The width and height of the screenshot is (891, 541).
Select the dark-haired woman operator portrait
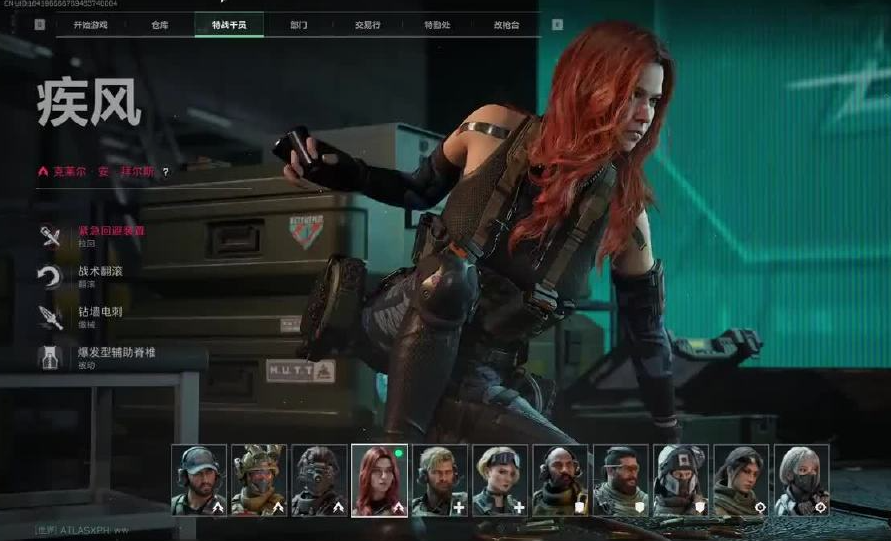pyautogui.click(x=741, y=480)
